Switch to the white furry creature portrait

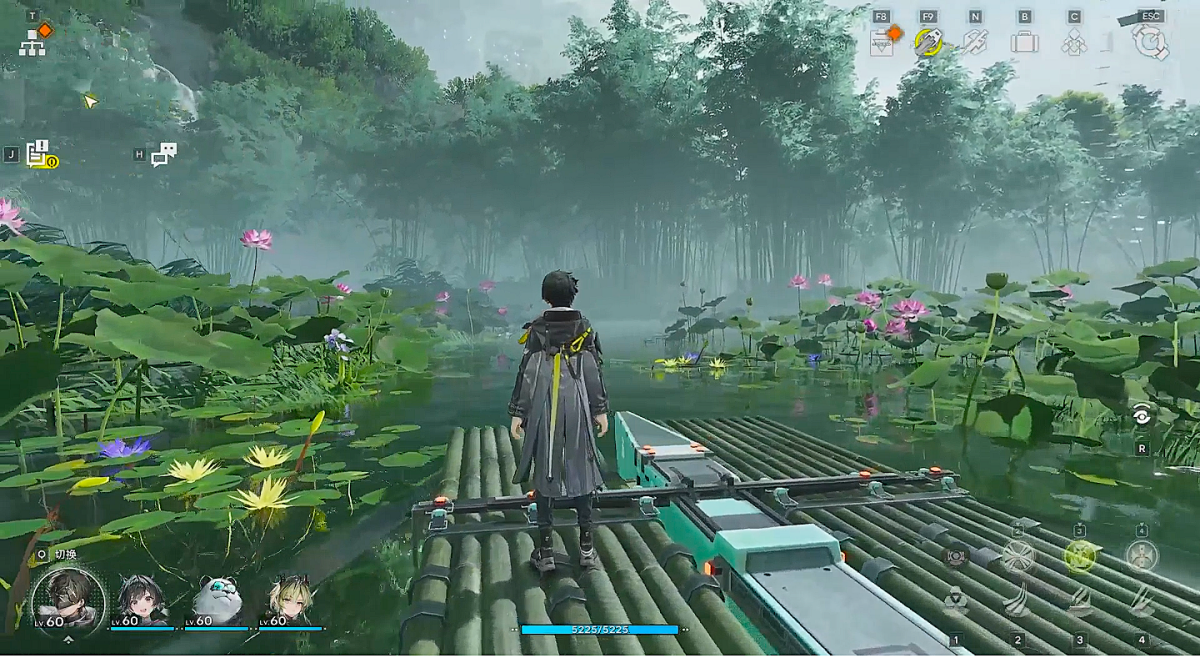pyautogui.click(x=217, y=601)
